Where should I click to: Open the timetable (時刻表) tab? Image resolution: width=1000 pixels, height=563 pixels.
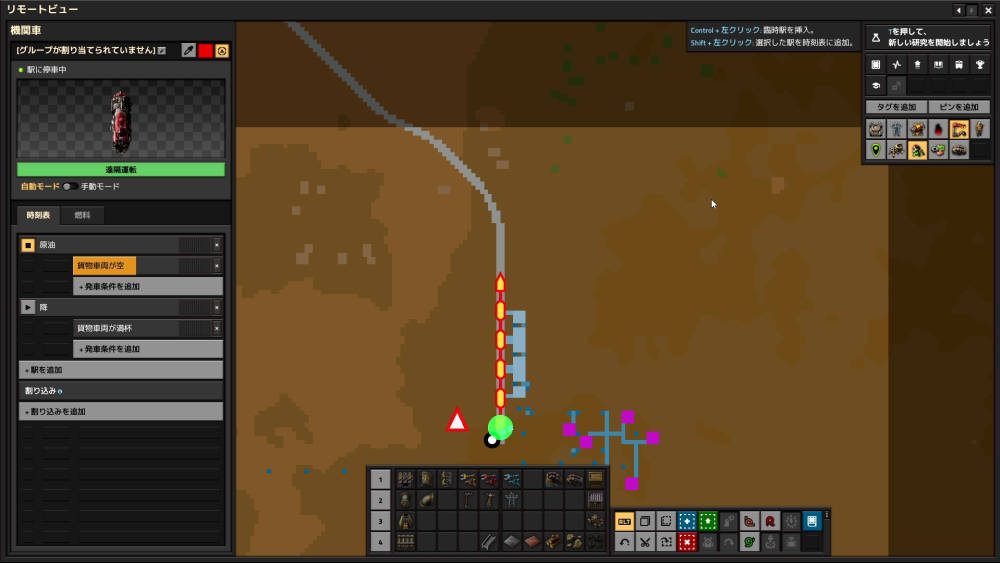(39, 215)
